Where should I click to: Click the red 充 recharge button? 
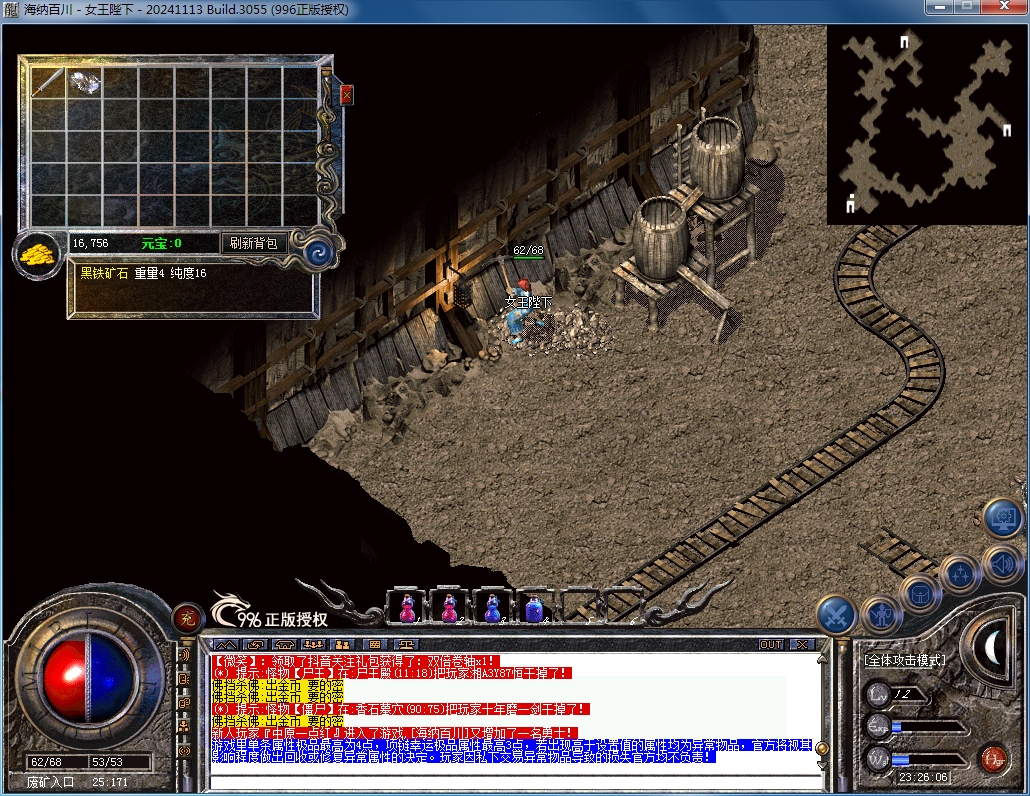185,617
